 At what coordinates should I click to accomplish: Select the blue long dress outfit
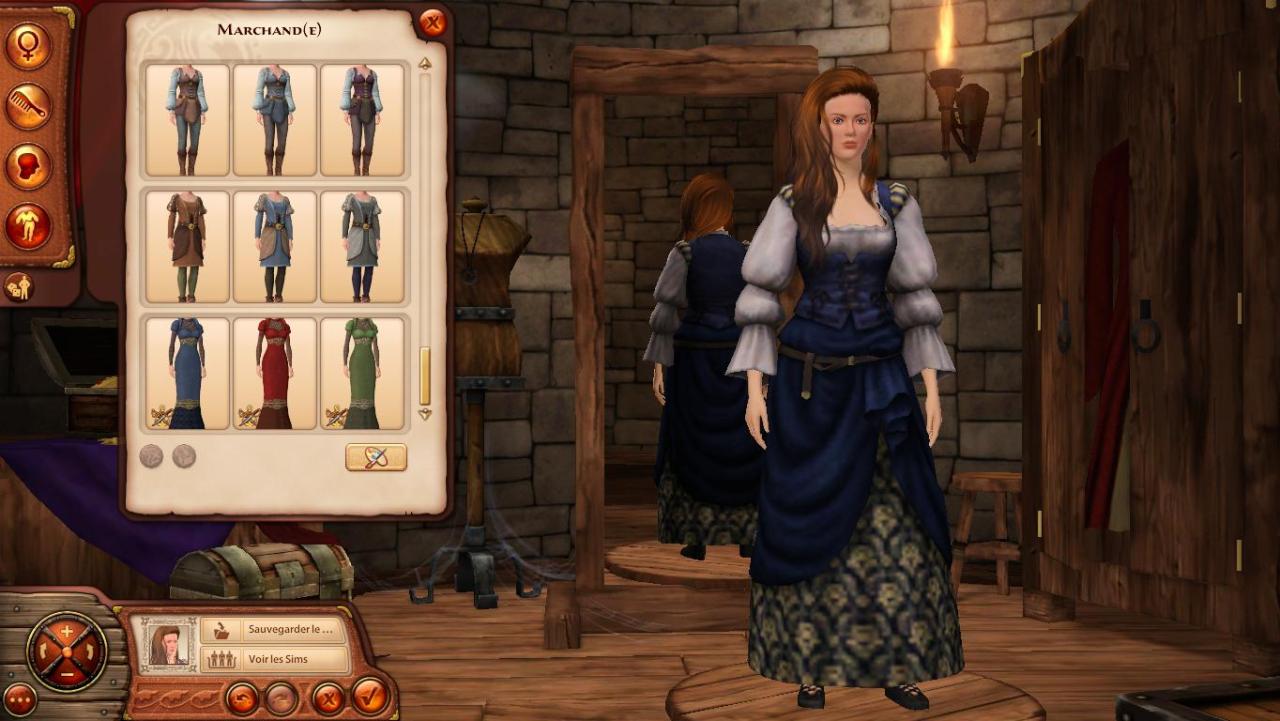tap(187, 373)
